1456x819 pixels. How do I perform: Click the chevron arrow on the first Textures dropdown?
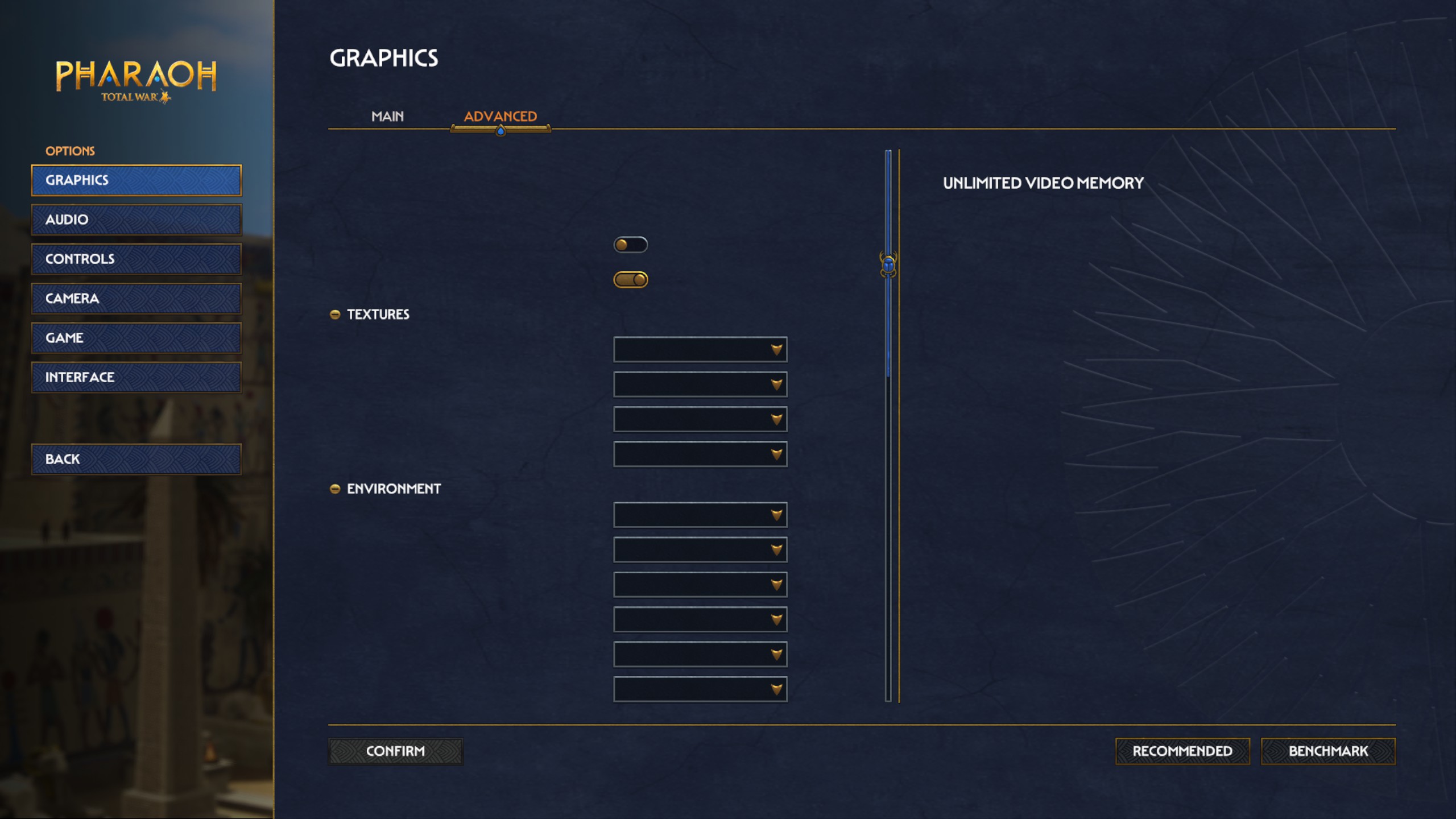pos(776,349)
